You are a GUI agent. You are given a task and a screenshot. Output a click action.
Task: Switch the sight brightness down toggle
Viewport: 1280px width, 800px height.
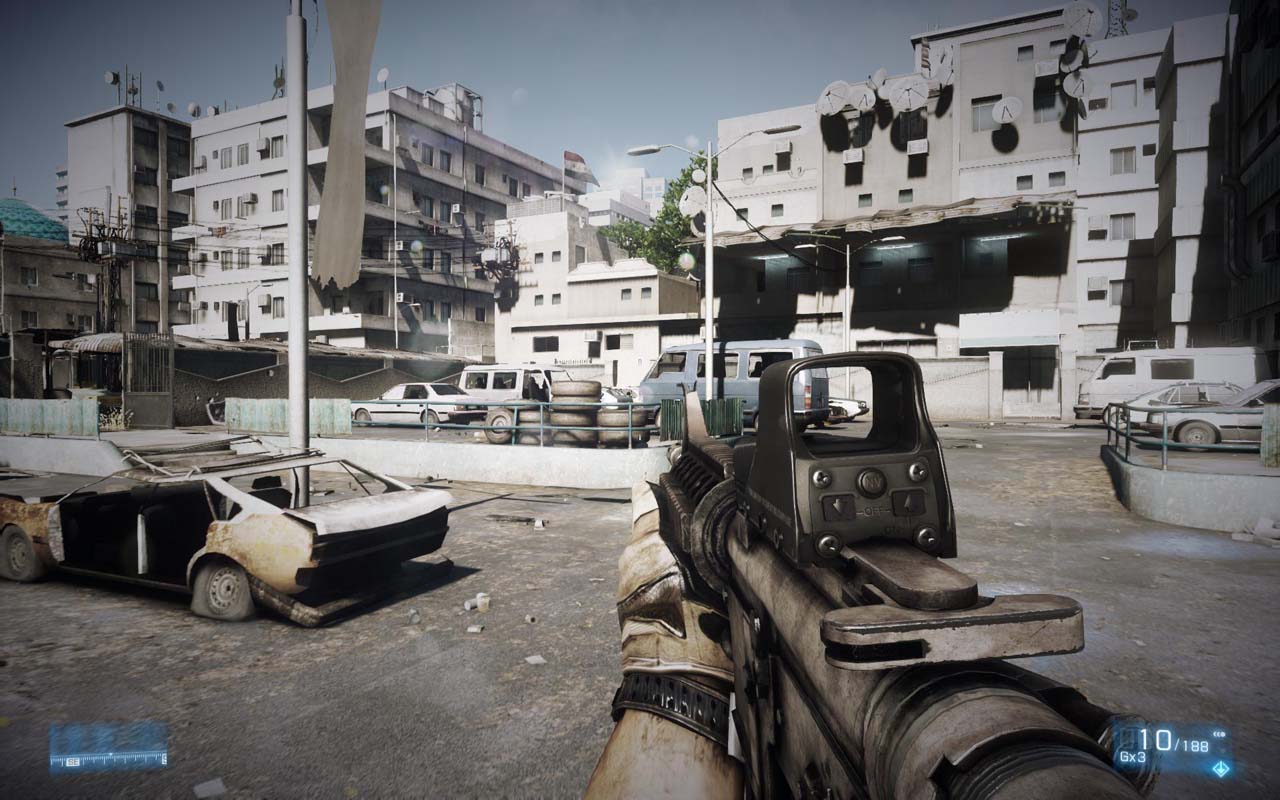pyautogui.click(x=838, y=506)
